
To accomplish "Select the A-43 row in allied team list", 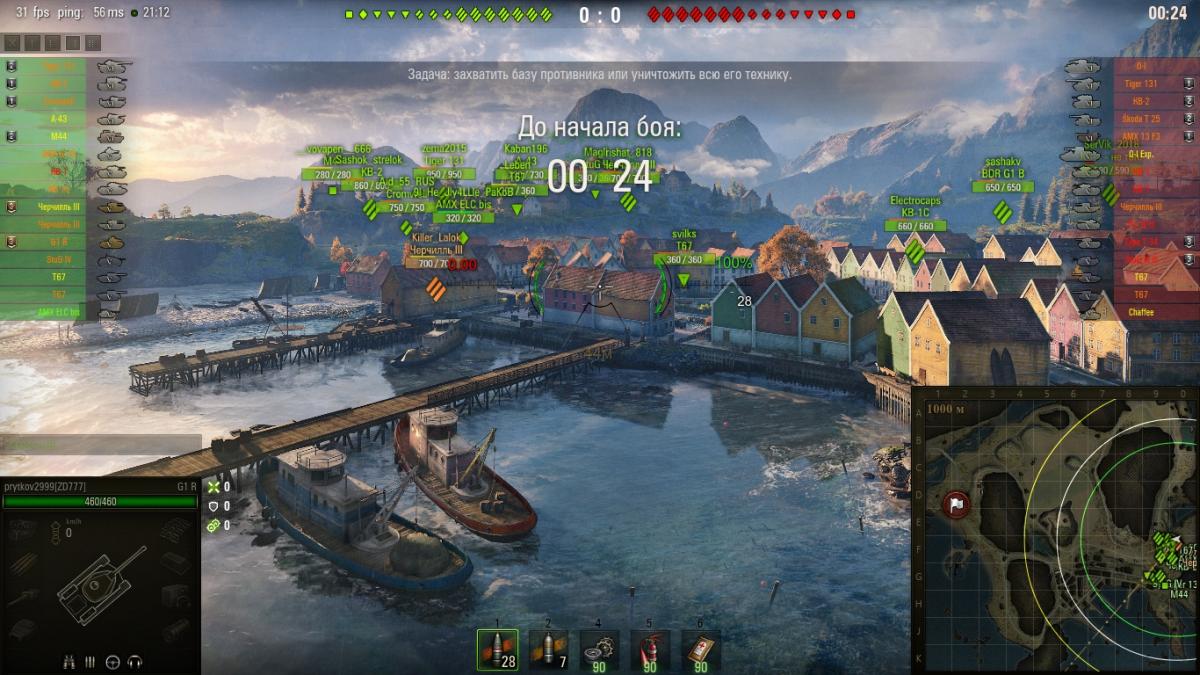I will tap(58, 118).
